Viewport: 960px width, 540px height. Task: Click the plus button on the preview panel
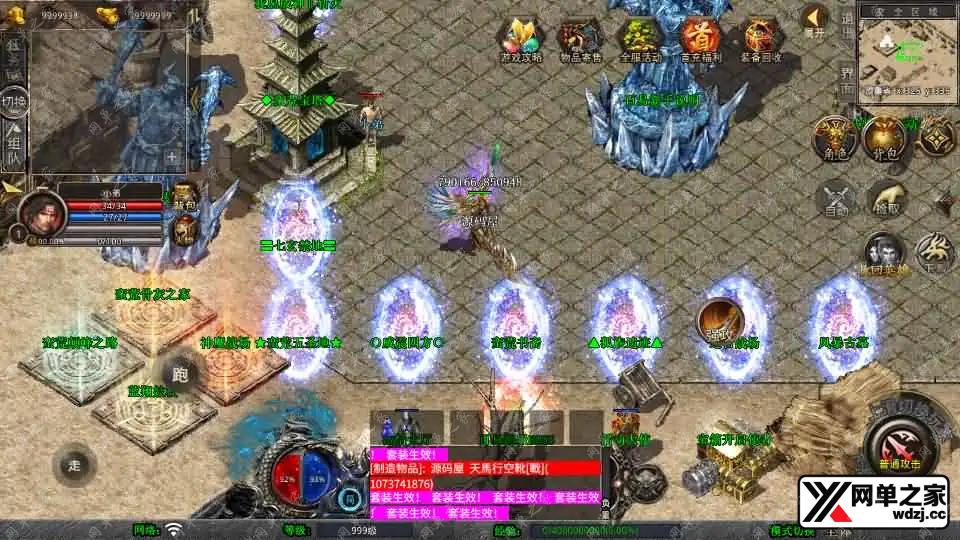pyautogui.click(x=172, y=157)
